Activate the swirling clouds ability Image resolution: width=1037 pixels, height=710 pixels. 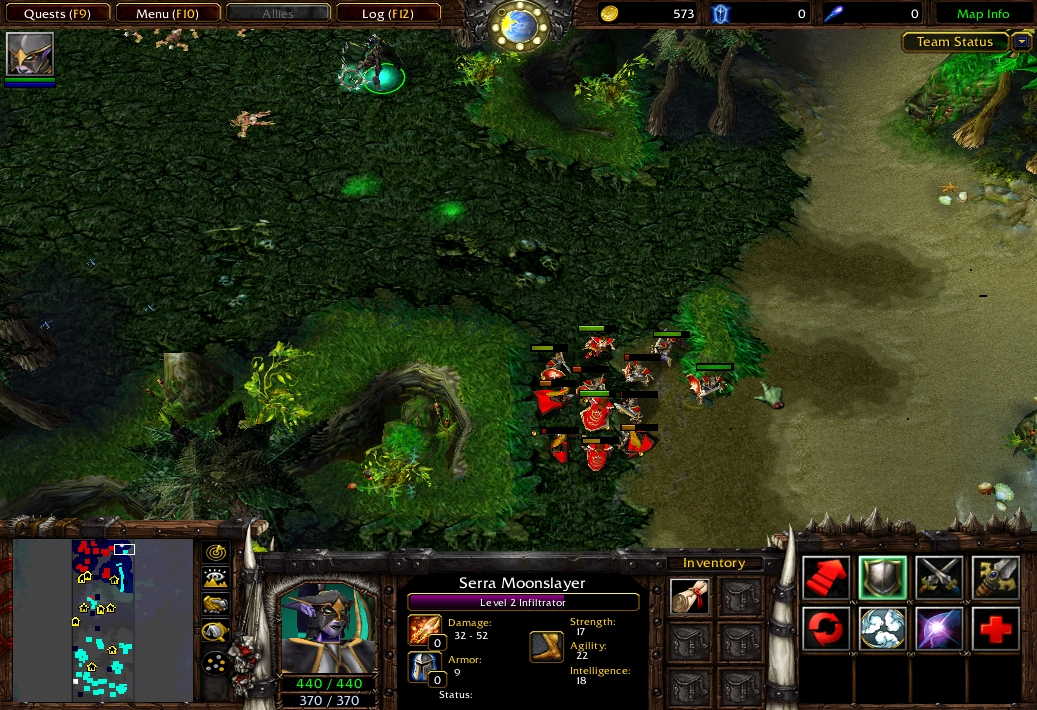(882, 630)
